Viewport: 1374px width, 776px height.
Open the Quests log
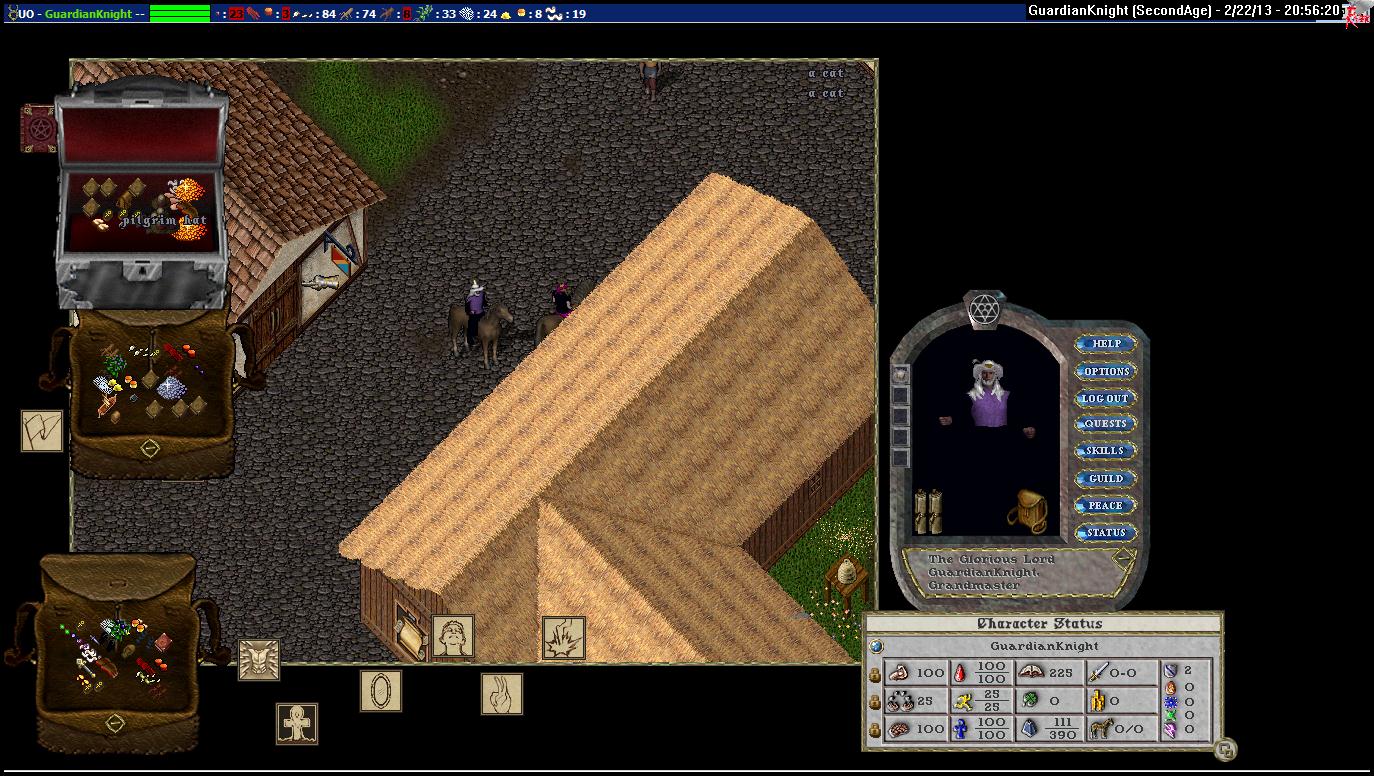[x=1106, y=424]
